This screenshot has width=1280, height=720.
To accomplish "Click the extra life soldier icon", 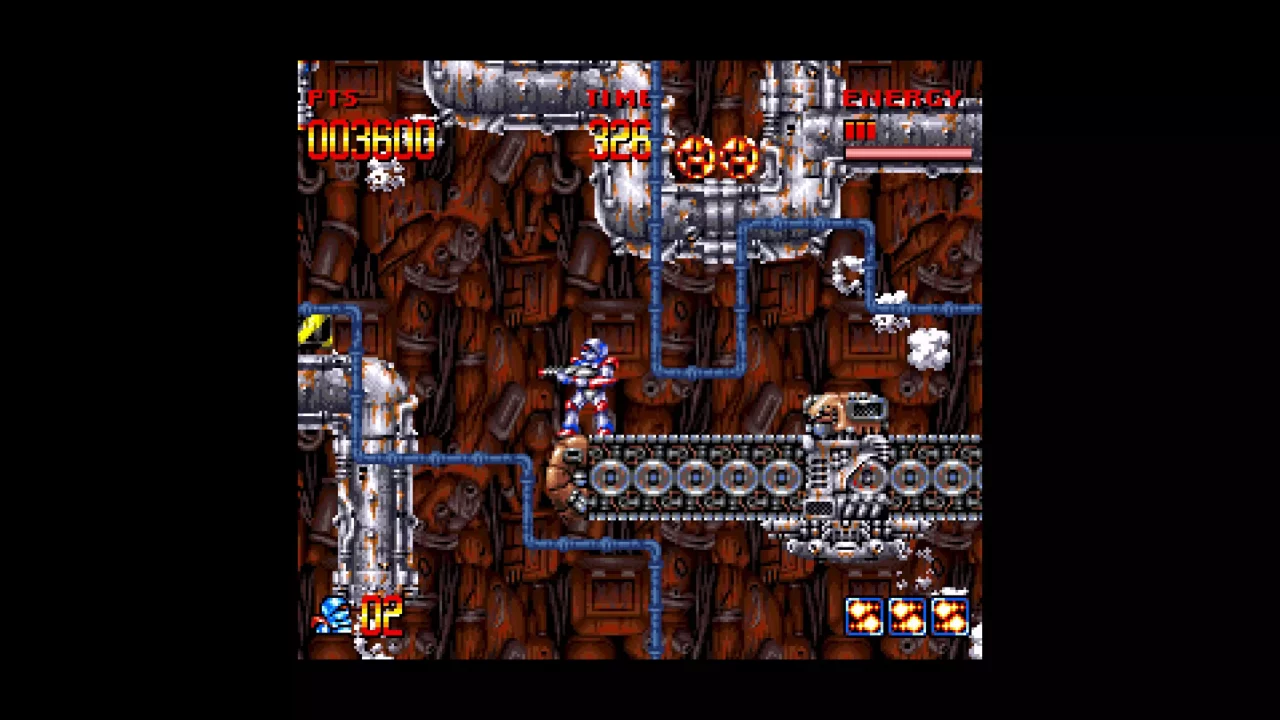I will tap(335, 617).
